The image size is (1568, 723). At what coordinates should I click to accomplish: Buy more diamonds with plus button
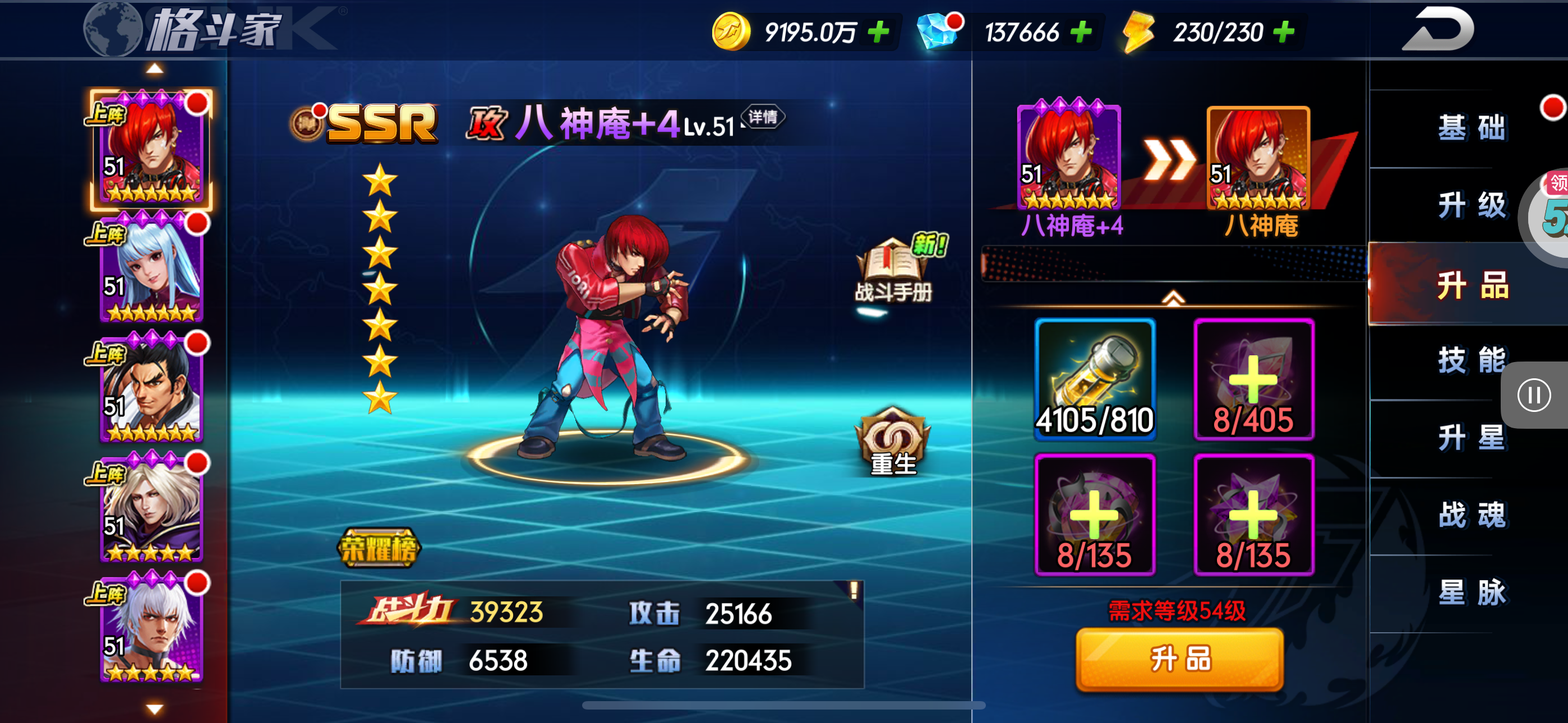coord(1081,31)
